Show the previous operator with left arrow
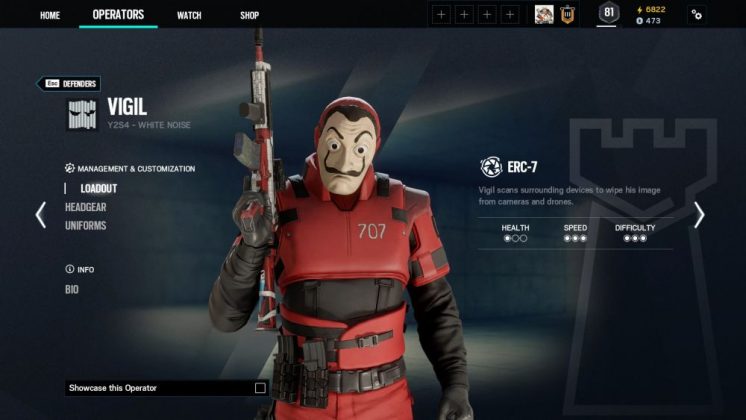 pyautogui.click(x=41, y=215)
